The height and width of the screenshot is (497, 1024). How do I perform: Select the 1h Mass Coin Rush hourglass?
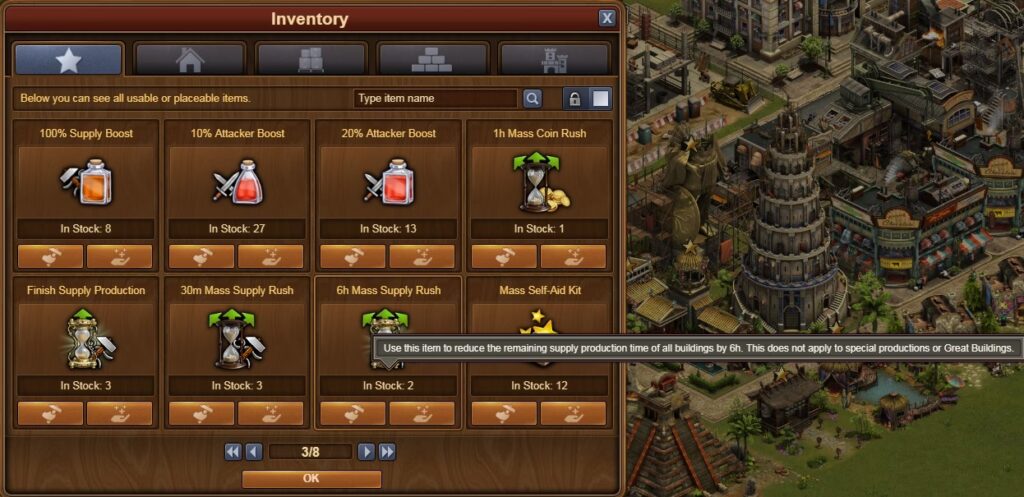[x=539, y=182]
